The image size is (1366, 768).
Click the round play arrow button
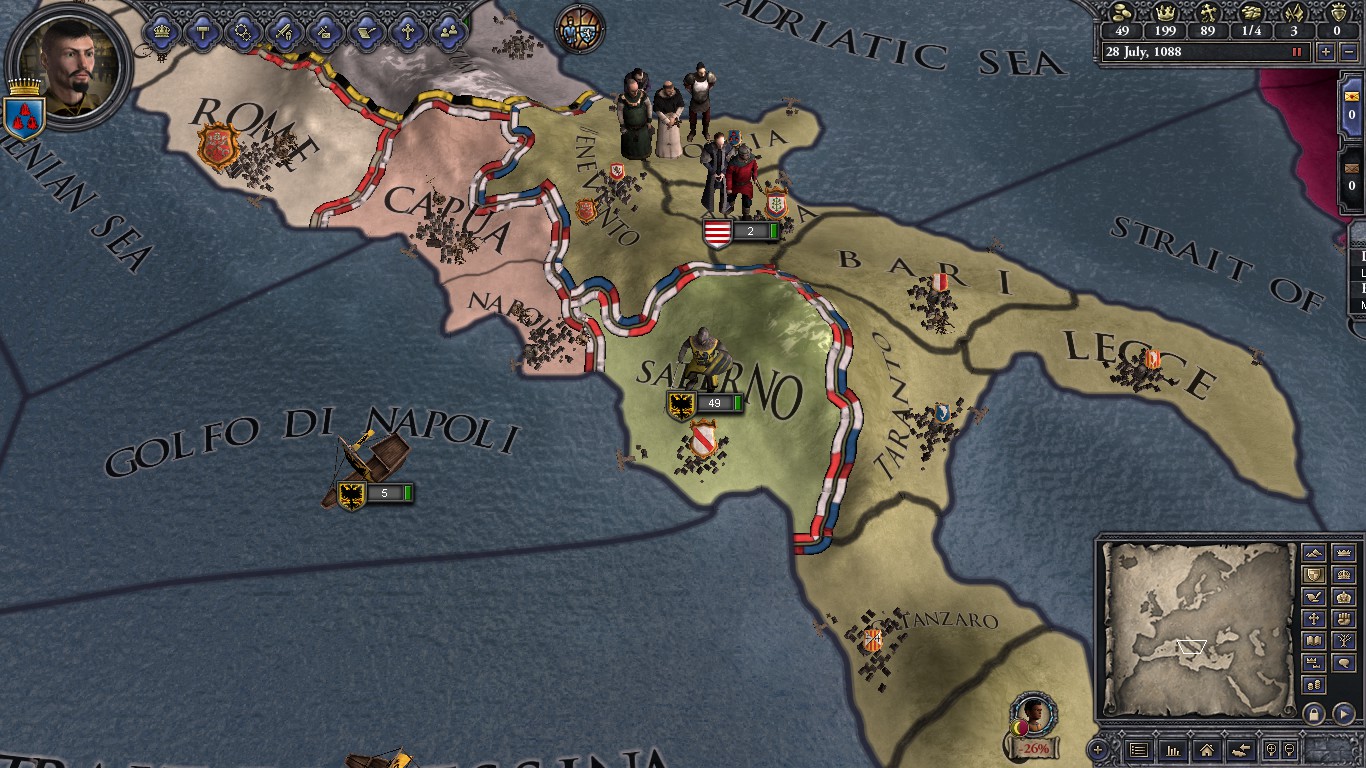[x=1343, y=713]
